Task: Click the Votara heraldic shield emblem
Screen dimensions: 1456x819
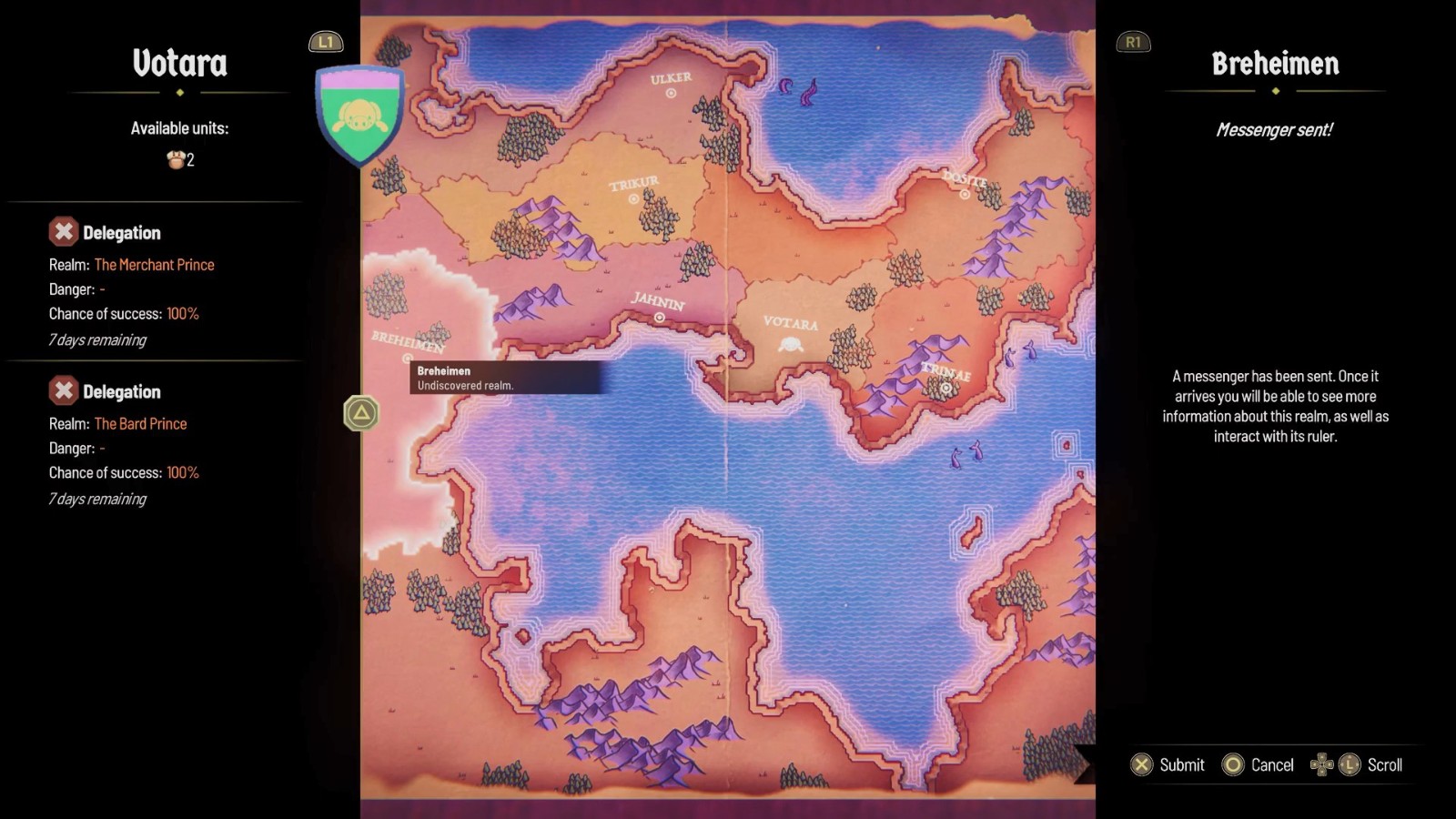Action: (x=359, y=113)
